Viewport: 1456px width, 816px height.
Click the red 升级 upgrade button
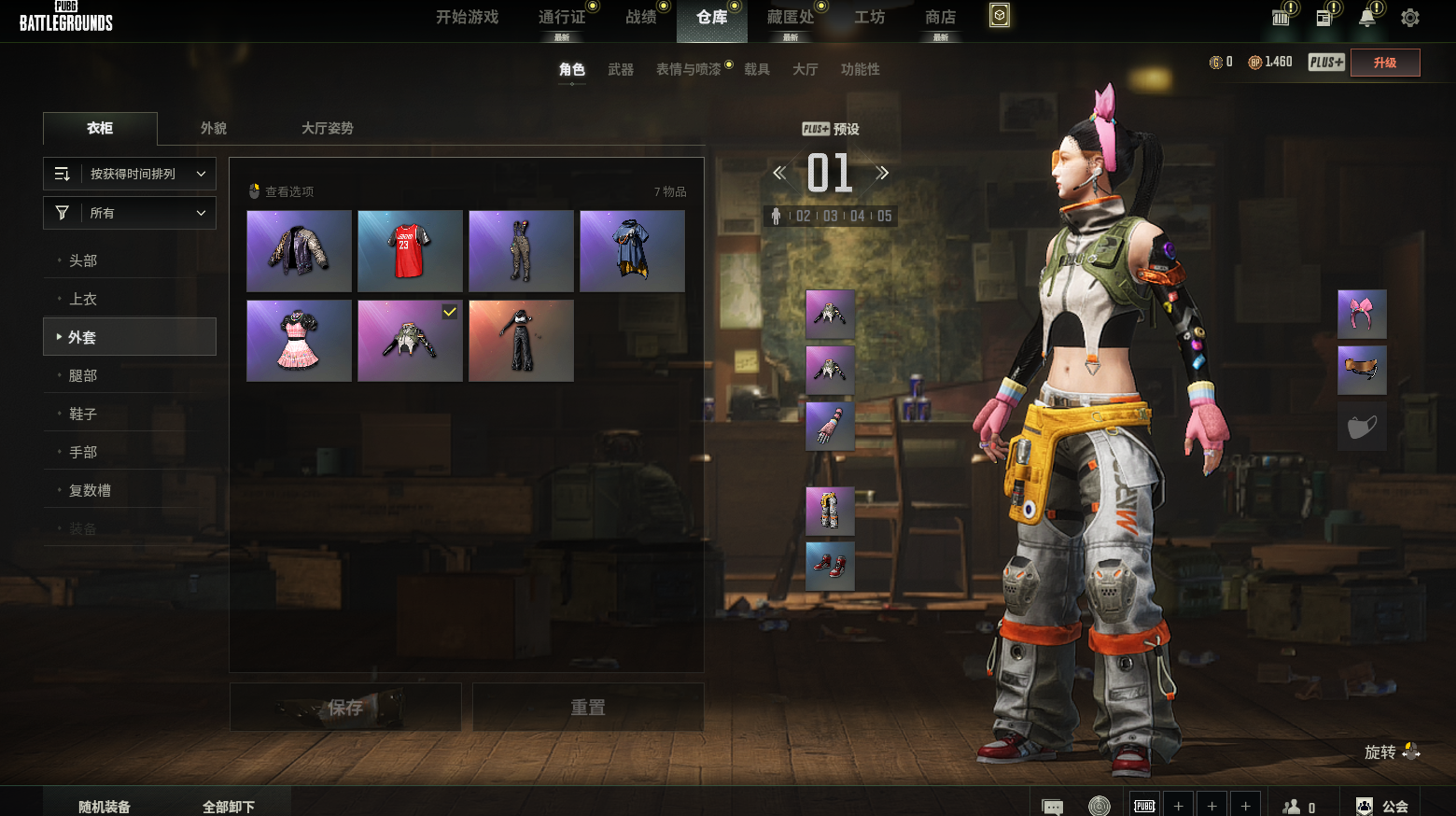[x=1385, y=63]
